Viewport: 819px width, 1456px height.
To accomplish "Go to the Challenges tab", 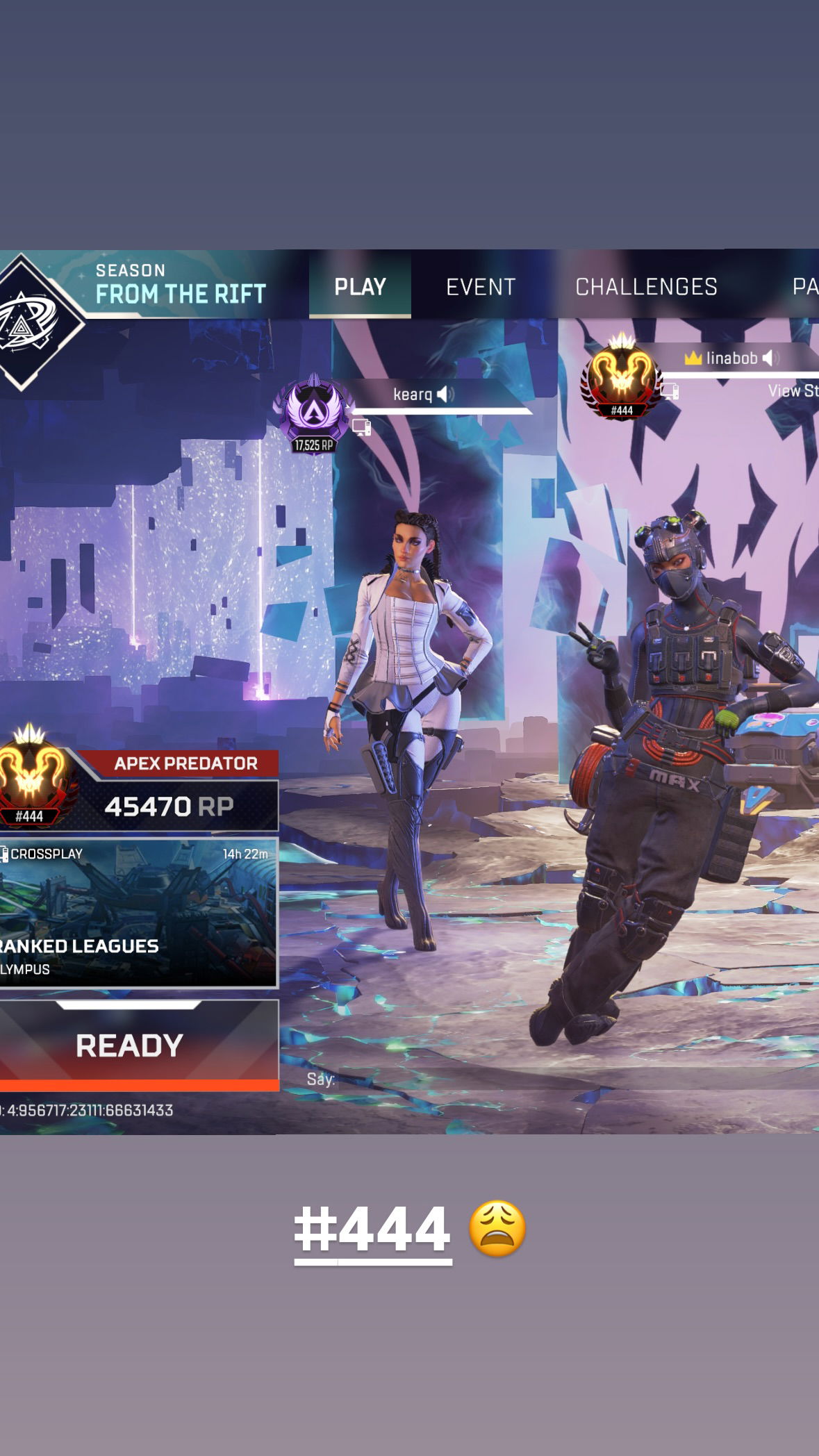I will [646, 287].
